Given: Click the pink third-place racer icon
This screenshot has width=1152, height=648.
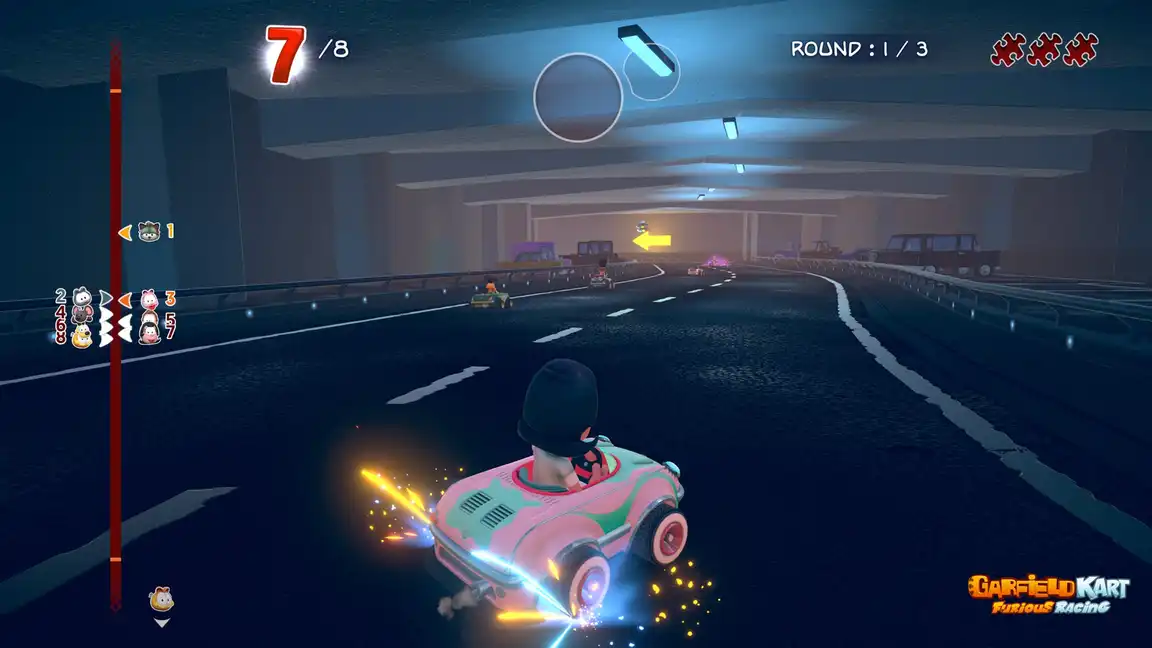Looking at the screenshot, I should click(x=150, y=298).
